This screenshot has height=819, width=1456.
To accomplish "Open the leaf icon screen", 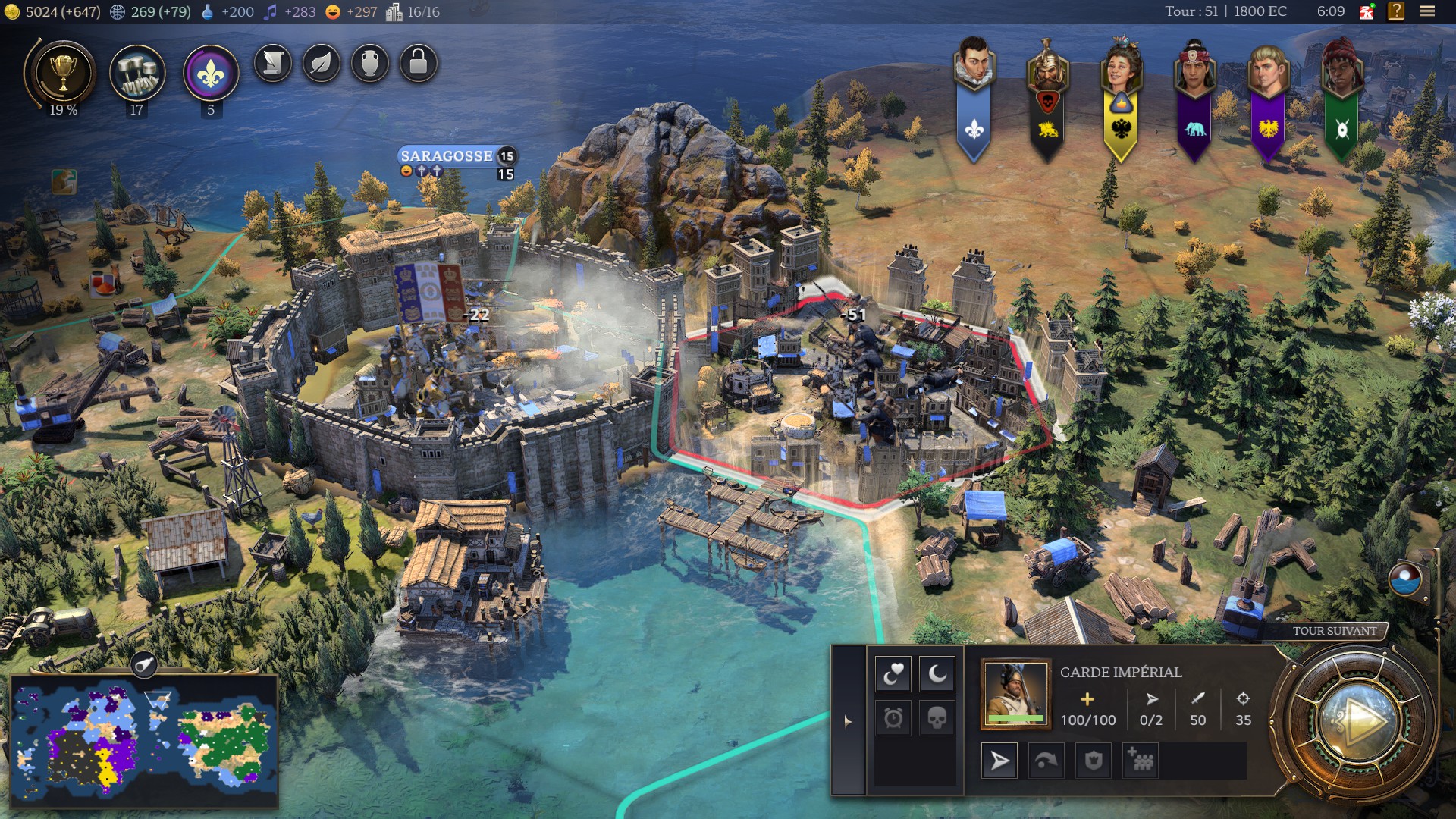I will point(322,63).
